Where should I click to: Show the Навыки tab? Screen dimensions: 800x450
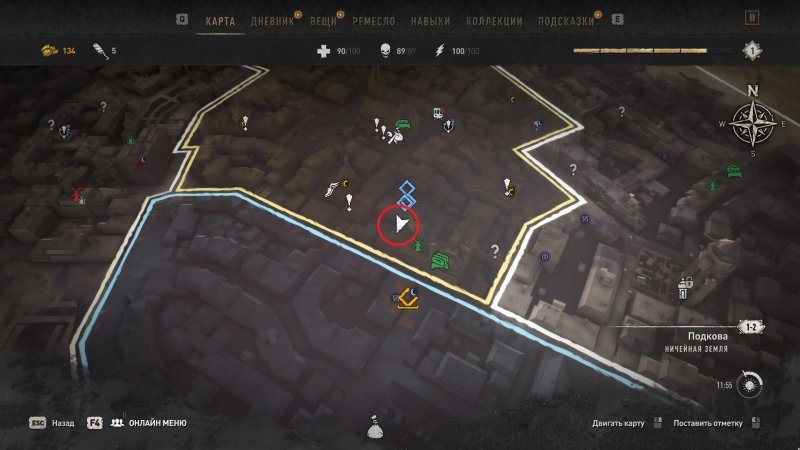(430, 20)
